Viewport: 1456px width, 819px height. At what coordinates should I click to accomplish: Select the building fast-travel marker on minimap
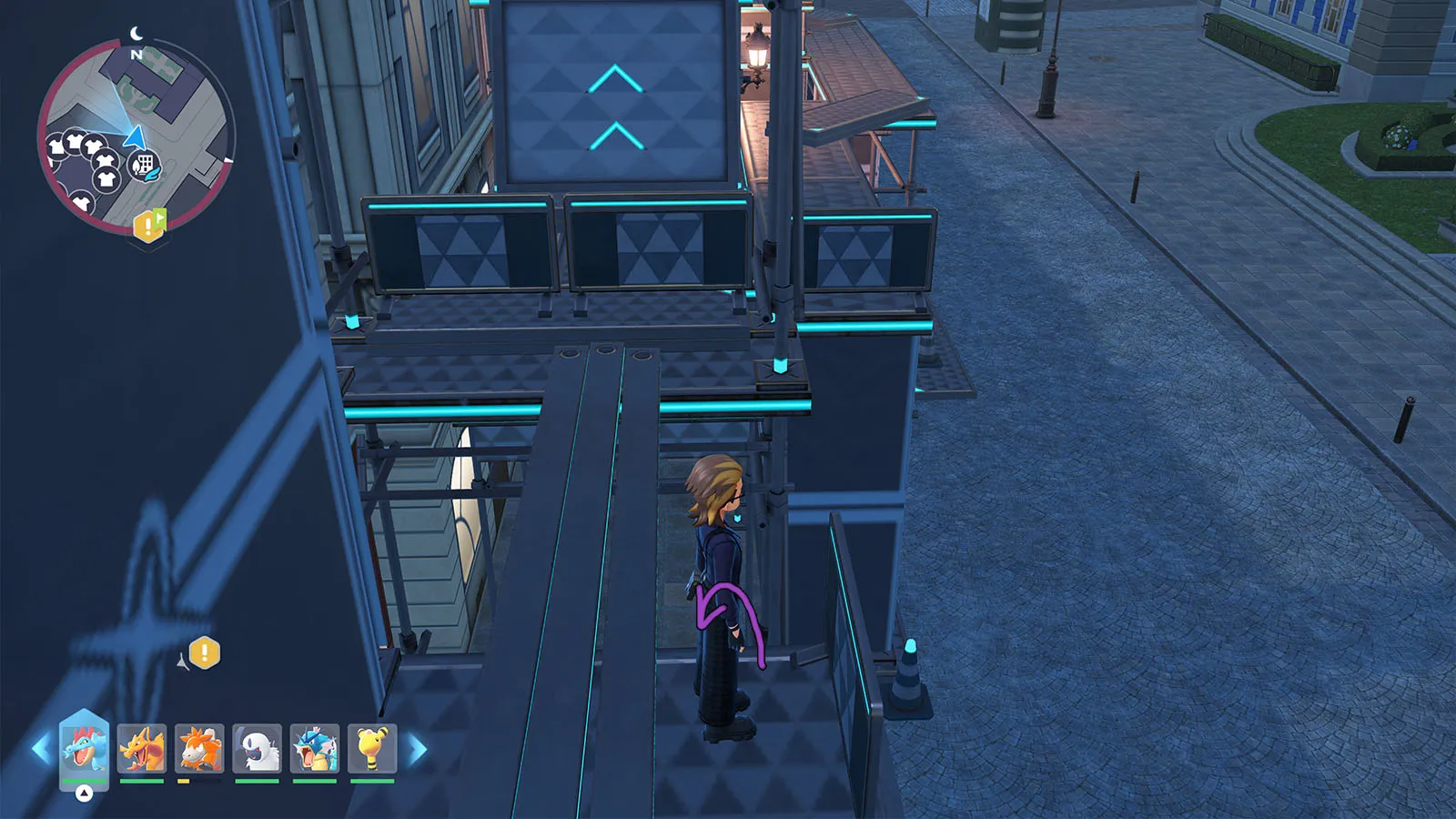click(144, 166)
